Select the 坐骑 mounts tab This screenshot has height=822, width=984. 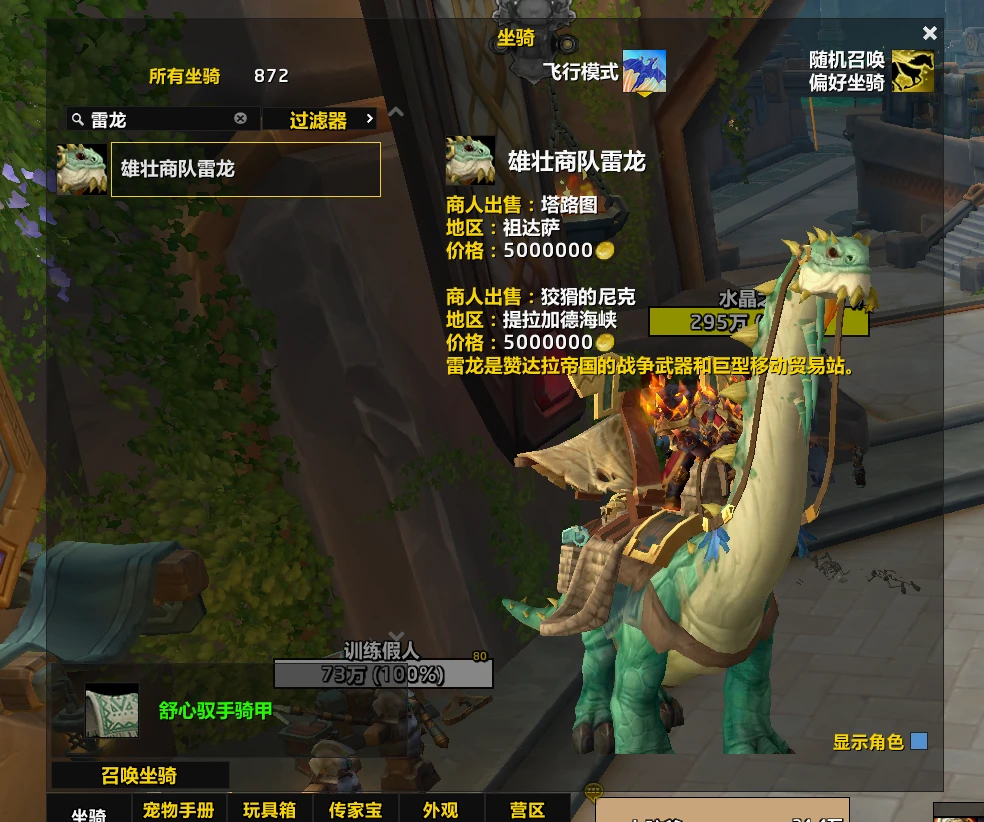(x=89, y=814)
